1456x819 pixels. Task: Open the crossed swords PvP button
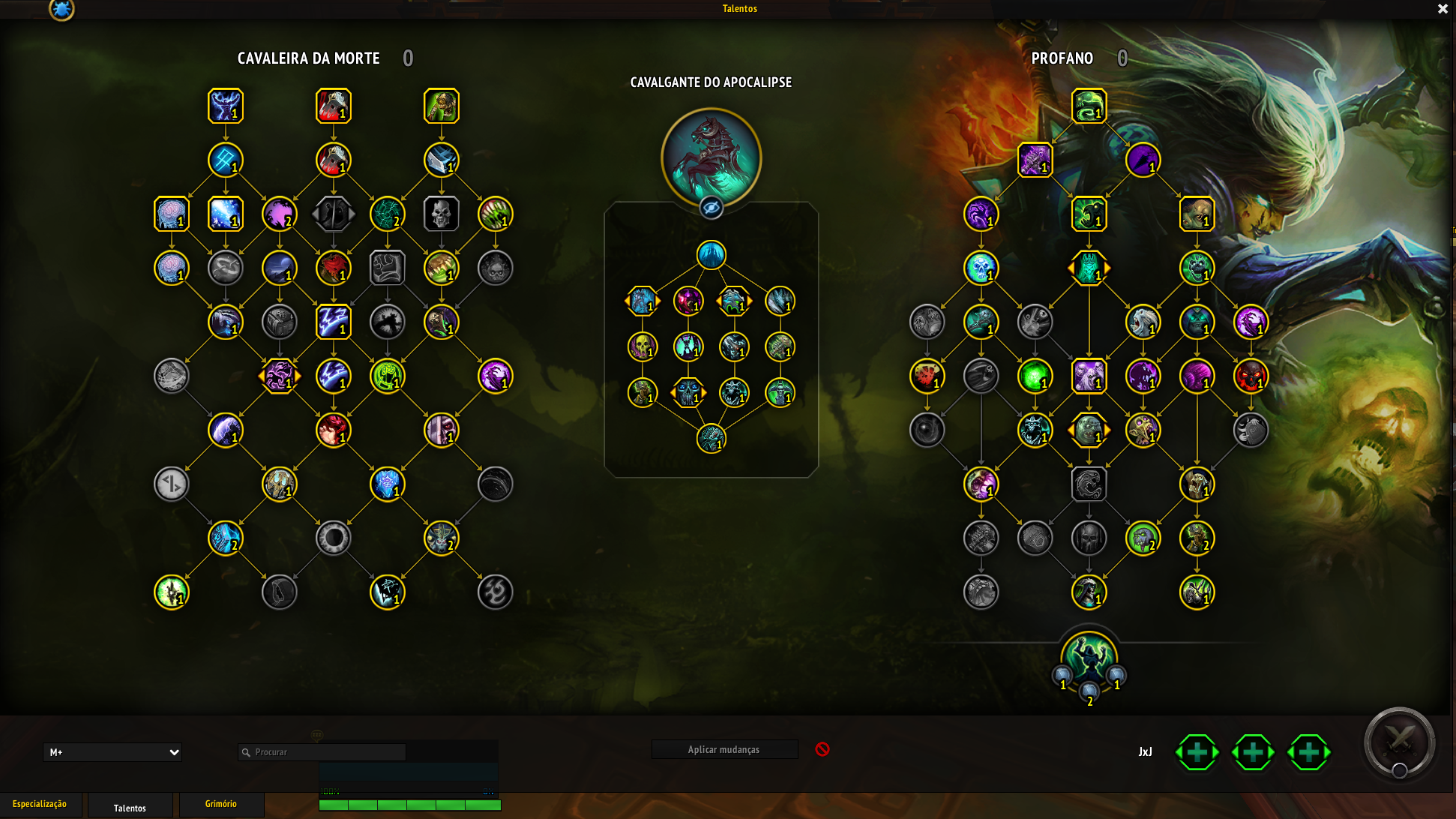(1399, 742)
